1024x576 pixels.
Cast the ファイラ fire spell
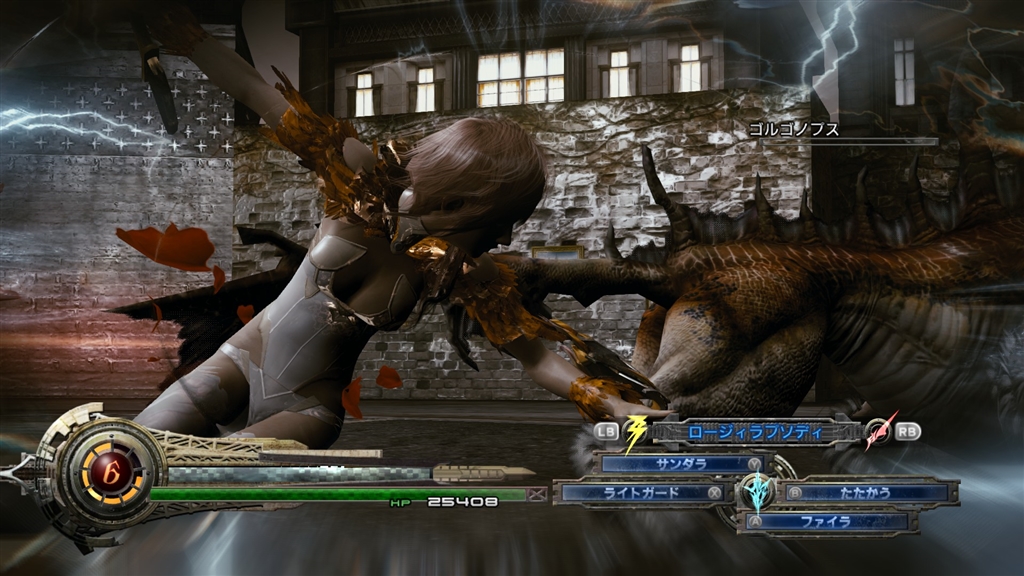(x=826, y=521)
